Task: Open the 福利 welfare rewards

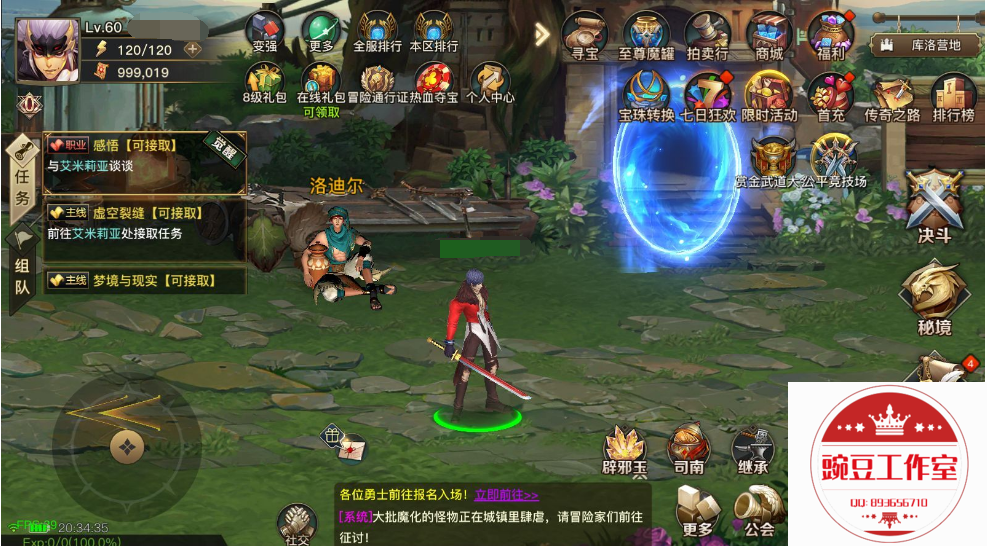Action: coord(831,35)
